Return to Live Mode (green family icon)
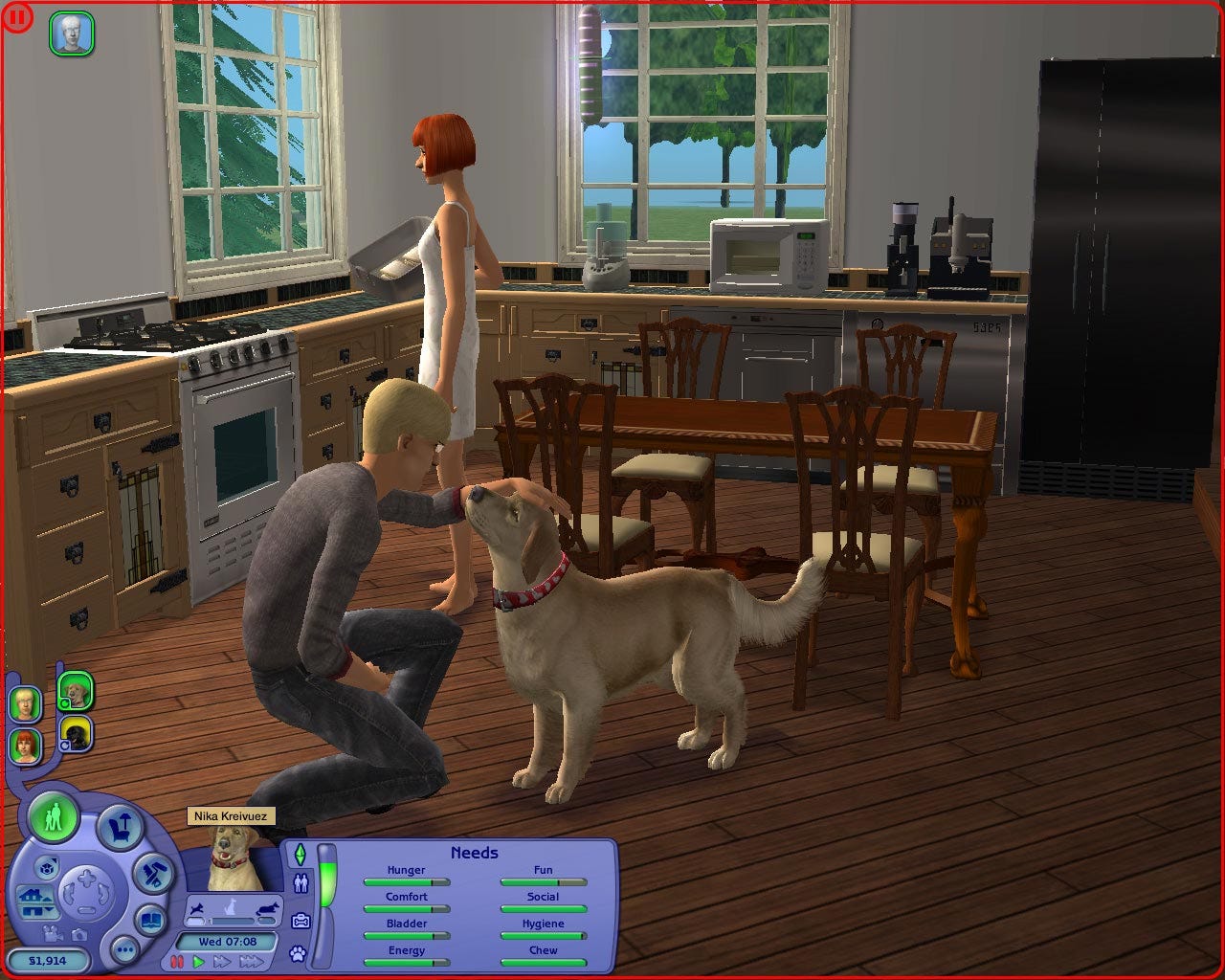This screenshot has width=1225, height=980. [x=56, y=818]
